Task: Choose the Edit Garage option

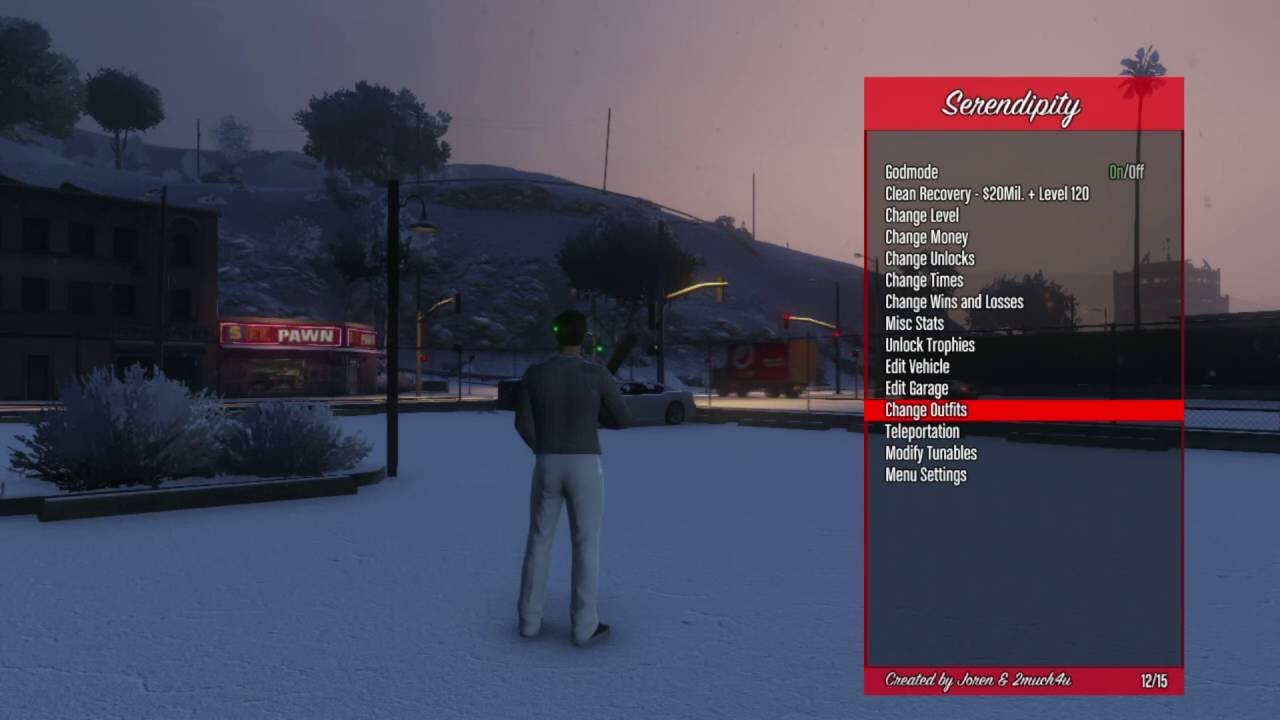Action: pos(916,388)
